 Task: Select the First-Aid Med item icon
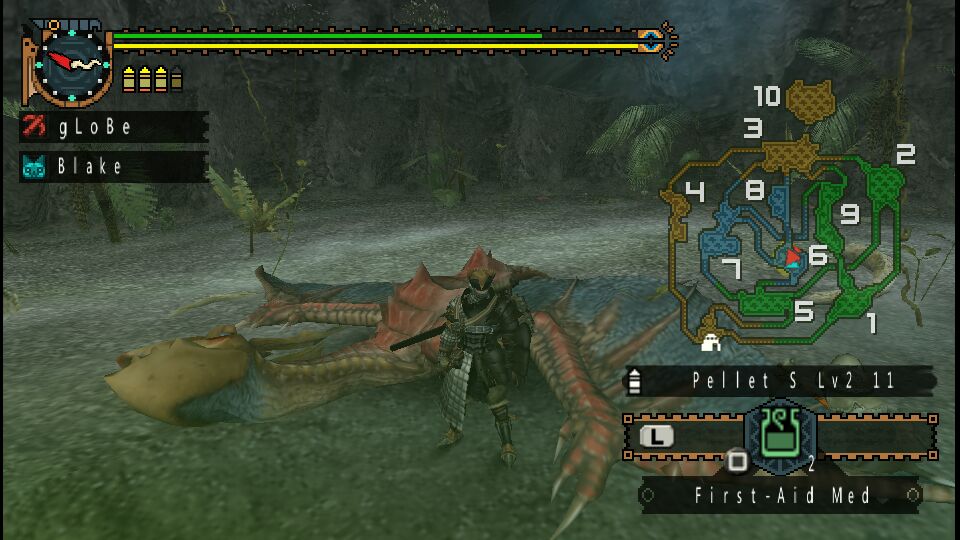pos(781,435)
